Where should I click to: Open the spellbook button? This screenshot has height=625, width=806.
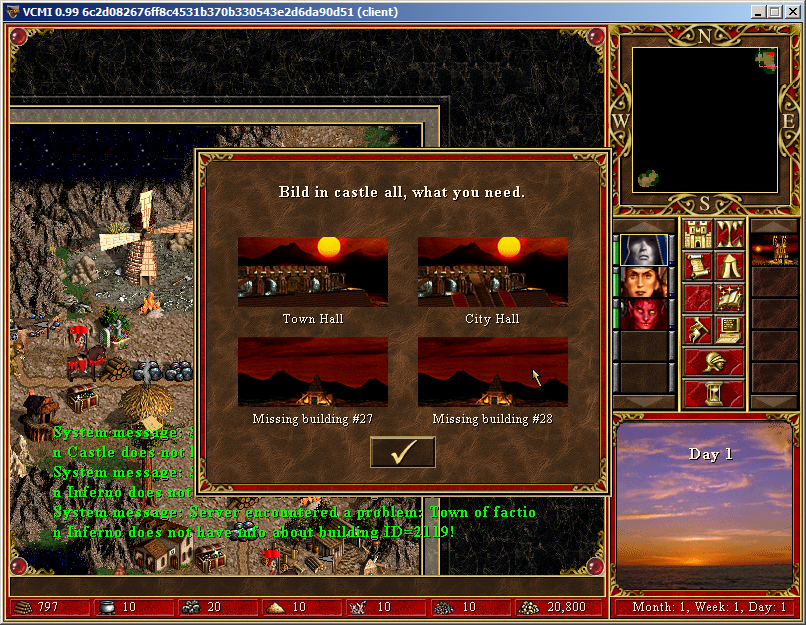pos(730,298)
